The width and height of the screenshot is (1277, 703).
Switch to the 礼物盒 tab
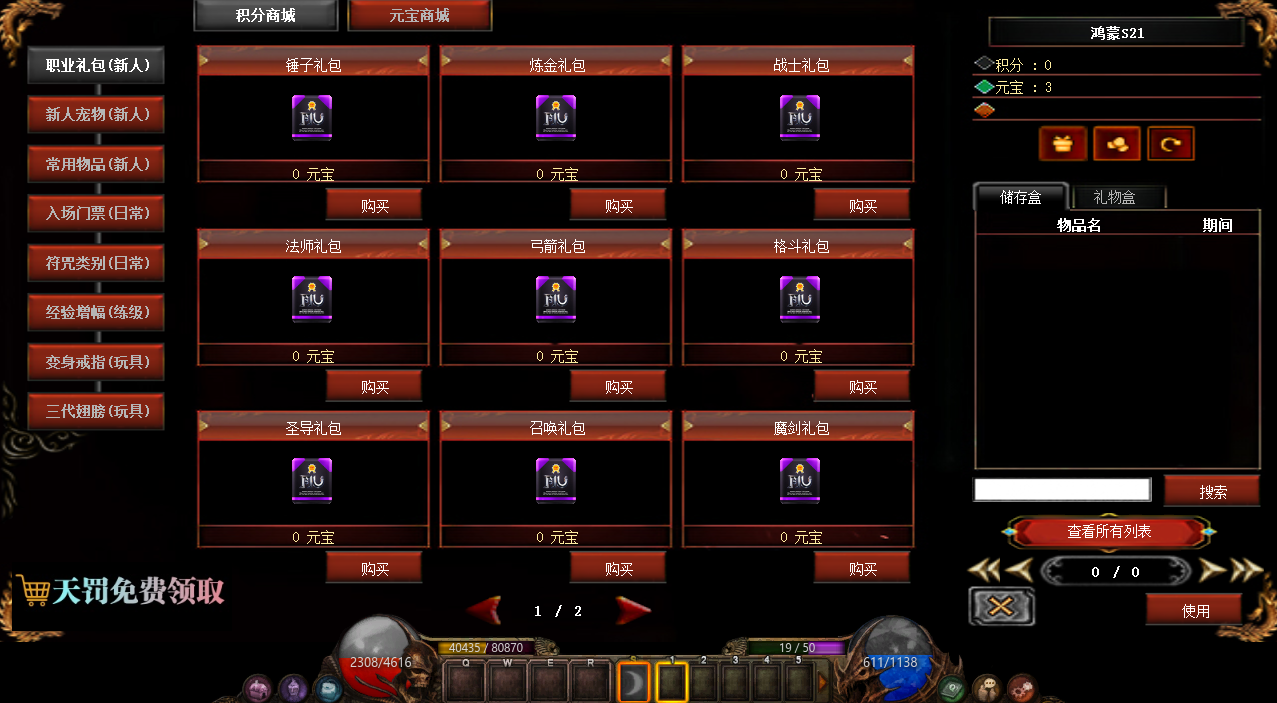click(x=1114, y=198)
